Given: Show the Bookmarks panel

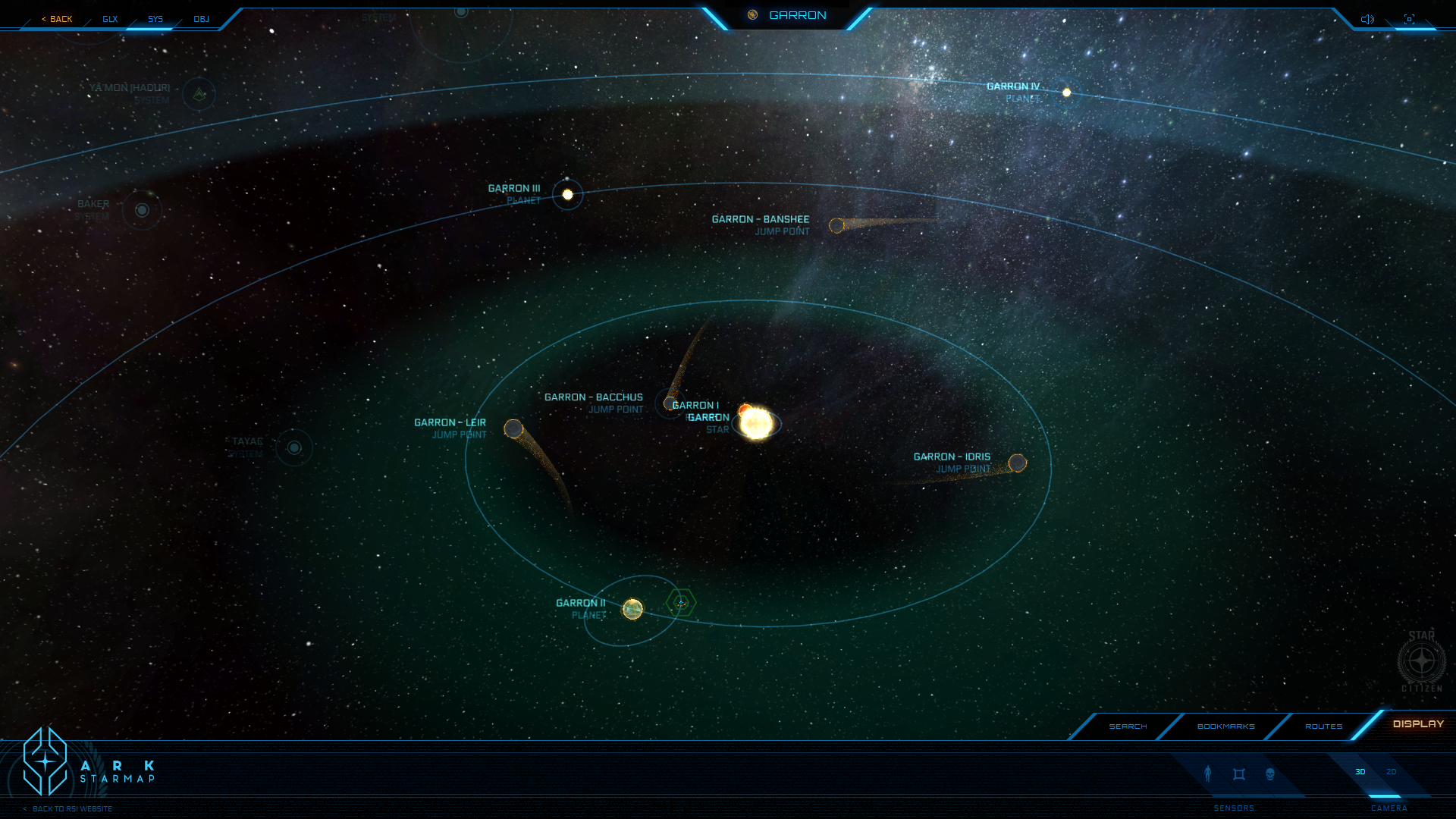Looking at the screenshot, I should click(x=1225, y=726).
